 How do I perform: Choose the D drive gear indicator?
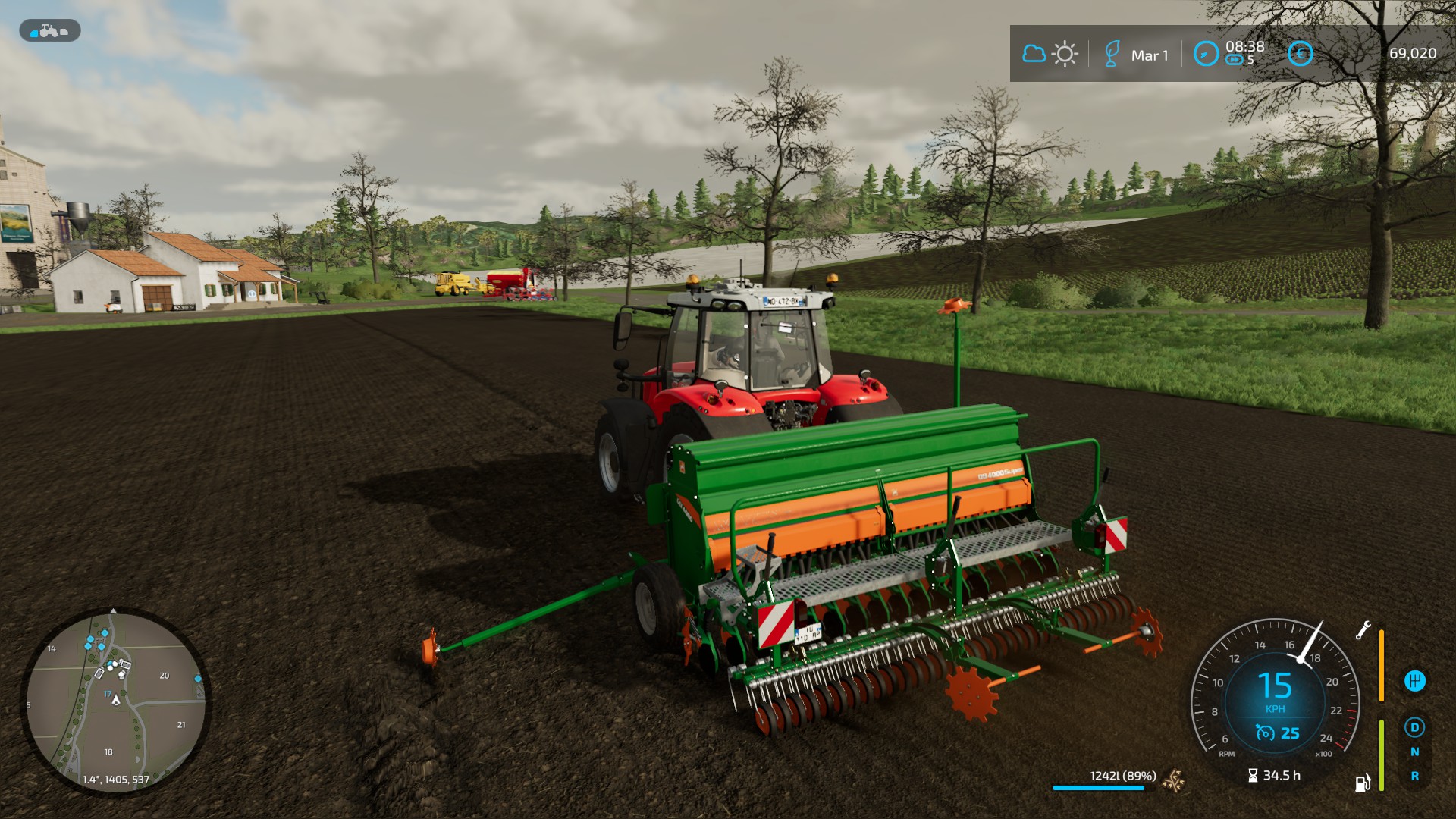pyautogui.click(x=1414, y=727)
